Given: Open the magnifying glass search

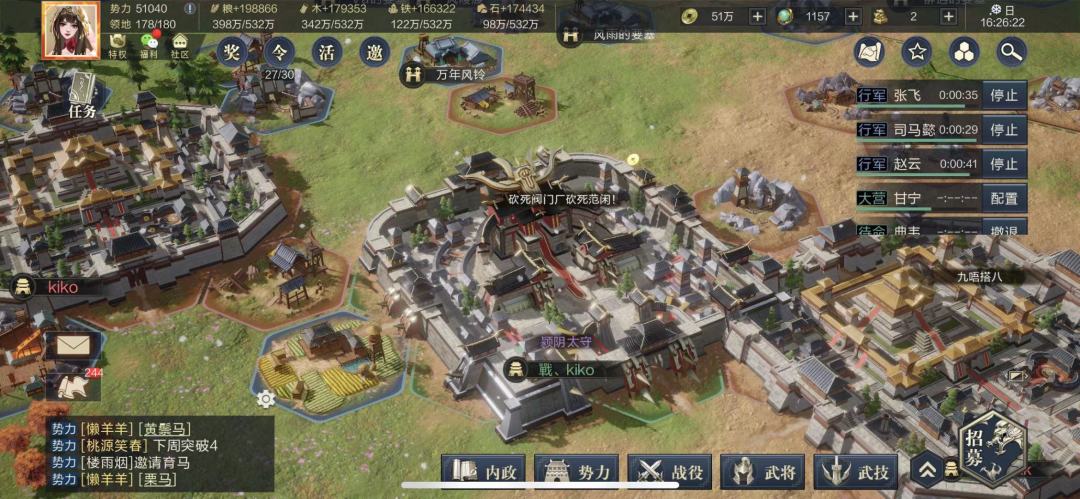Looking at the screenshot, I should pos(1012,51).
